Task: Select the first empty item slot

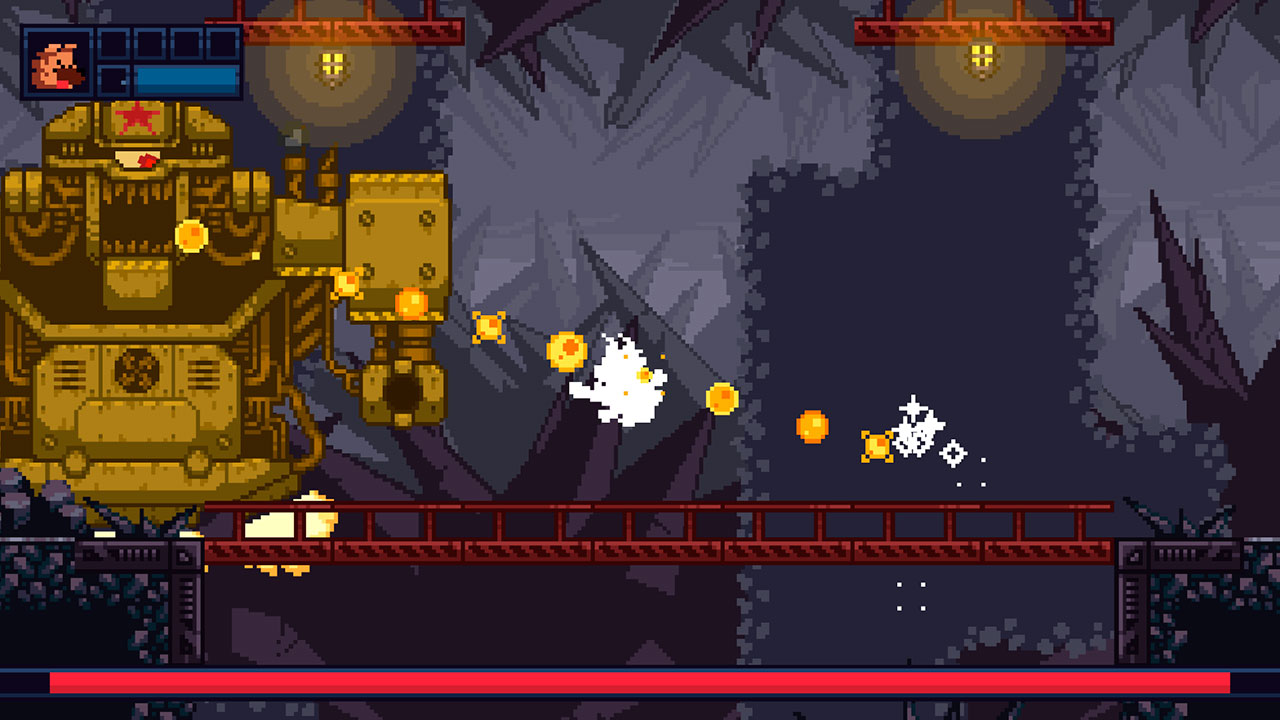Action: [x=112, y=44]
